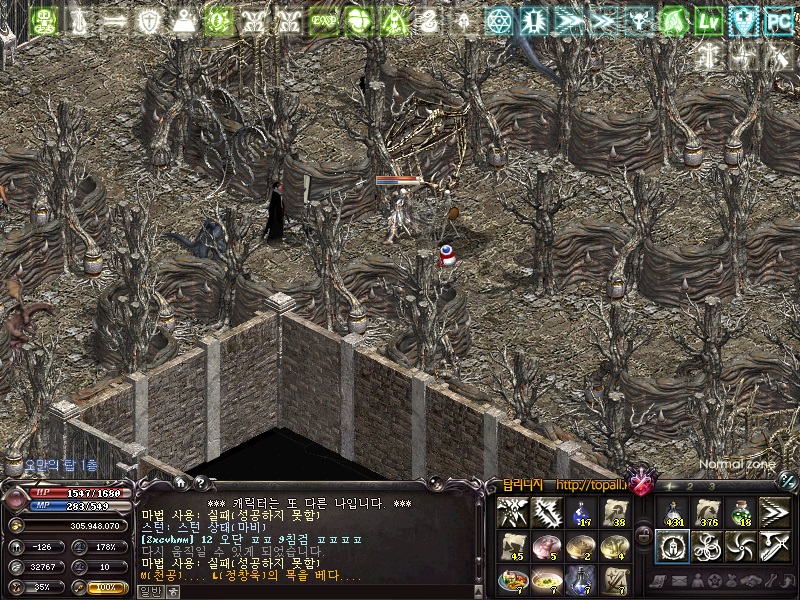Select the scroll slot showing 38
800x600 pixels.
[613, 513]
